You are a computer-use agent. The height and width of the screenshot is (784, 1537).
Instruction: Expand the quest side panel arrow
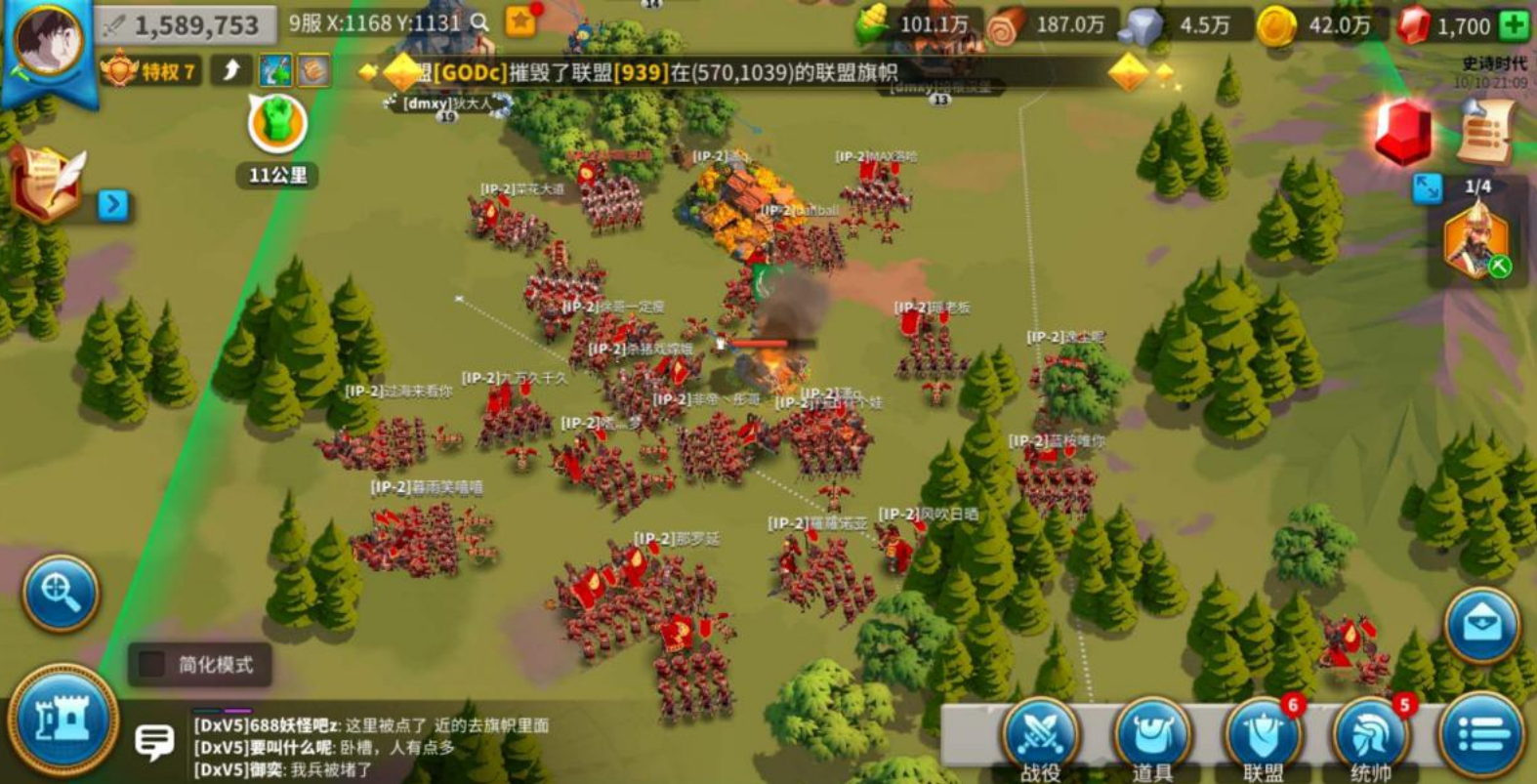[113, 204]
